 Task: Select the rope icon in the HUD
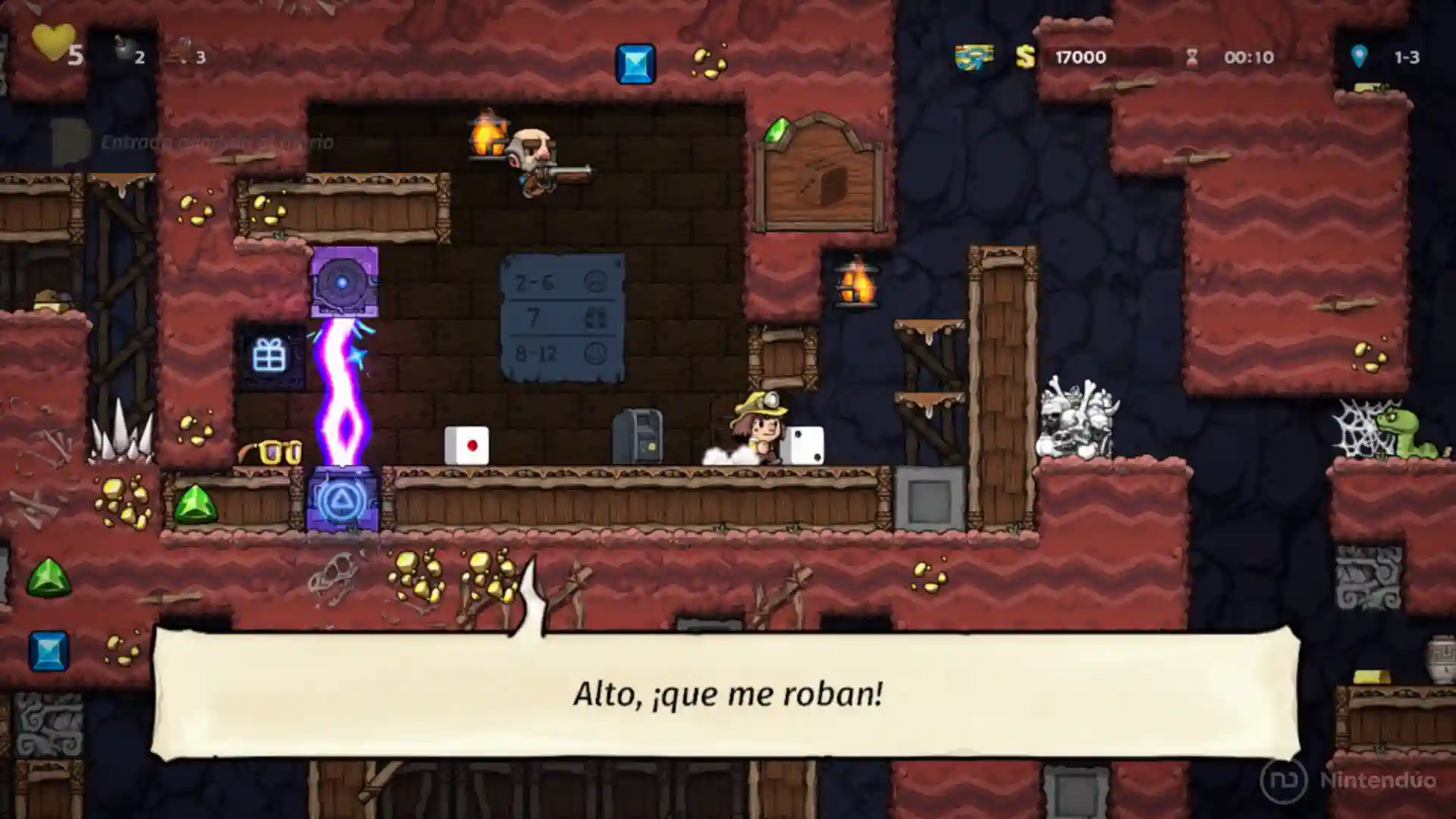pyautogui.click(x=180, y=52)
